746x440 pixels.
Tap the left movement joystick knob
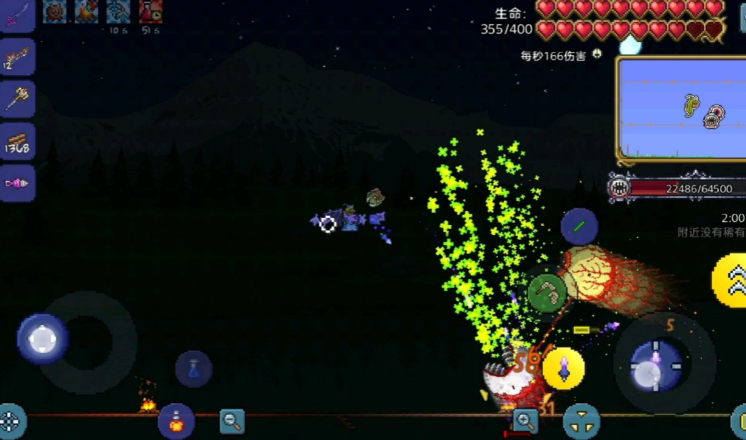[x=43, y=339]
